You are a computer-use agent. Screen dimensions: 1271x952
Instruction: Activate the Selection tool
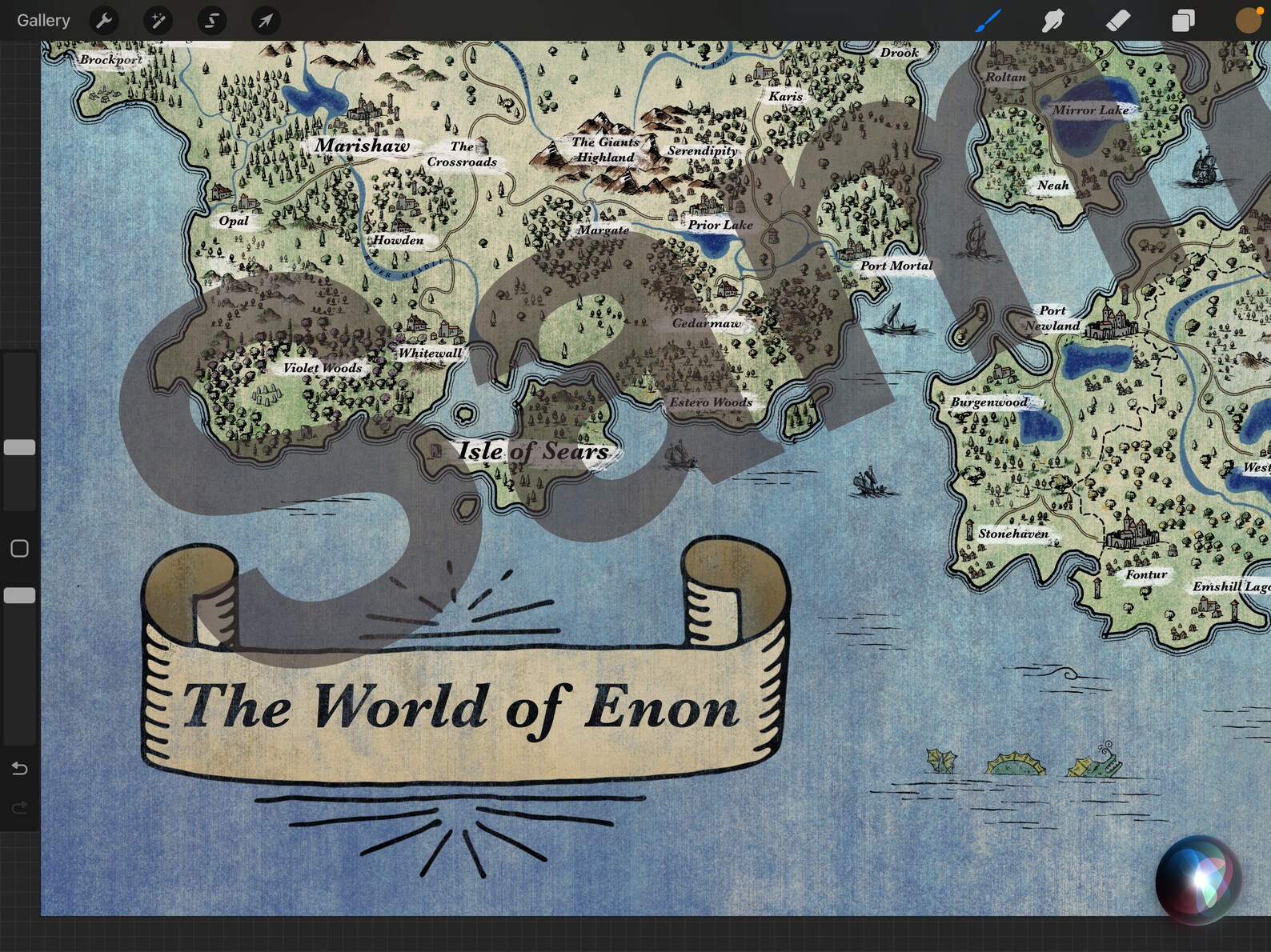[x=211, y=20]
